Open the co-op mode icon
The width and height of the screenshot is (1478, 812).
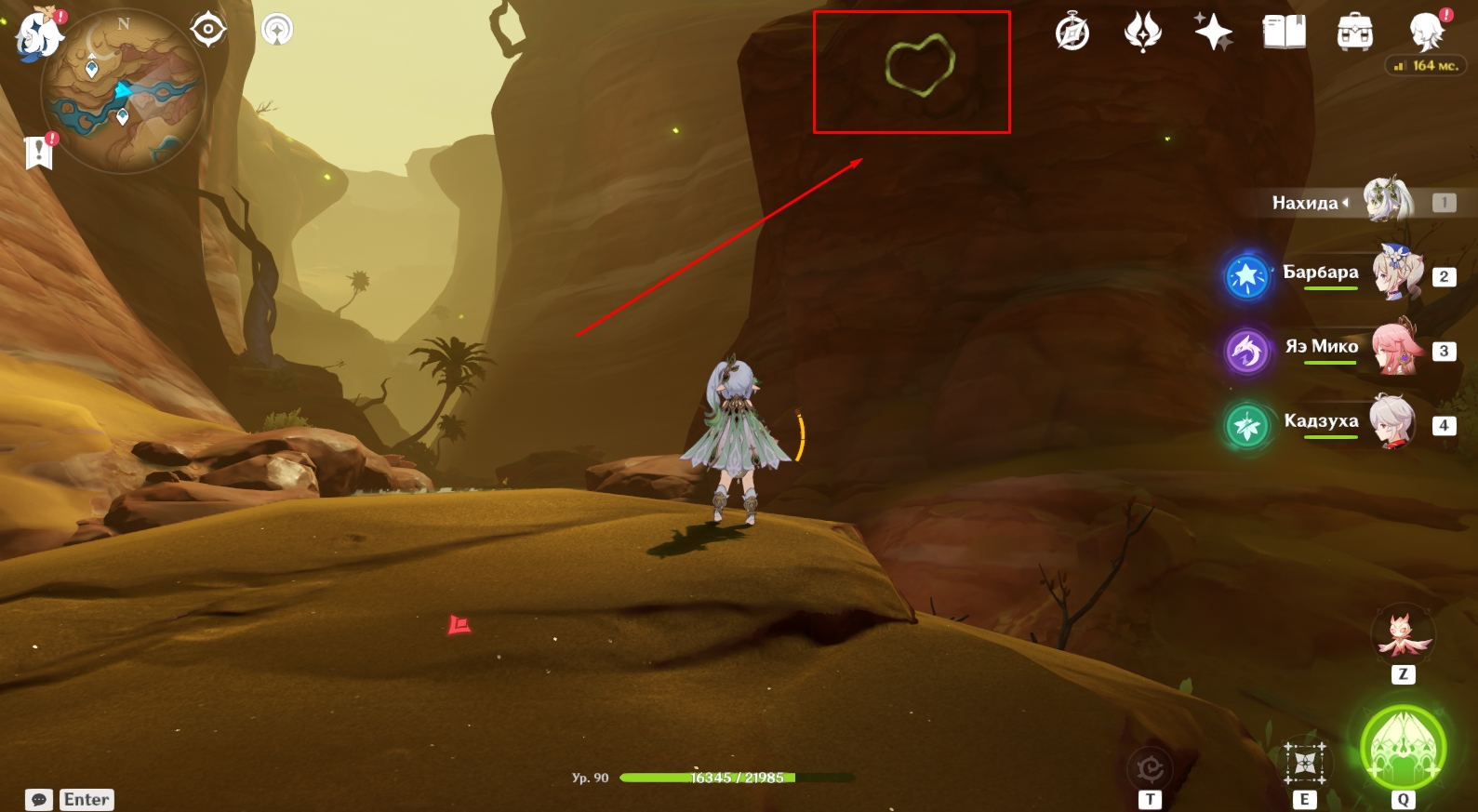point(277,30)
